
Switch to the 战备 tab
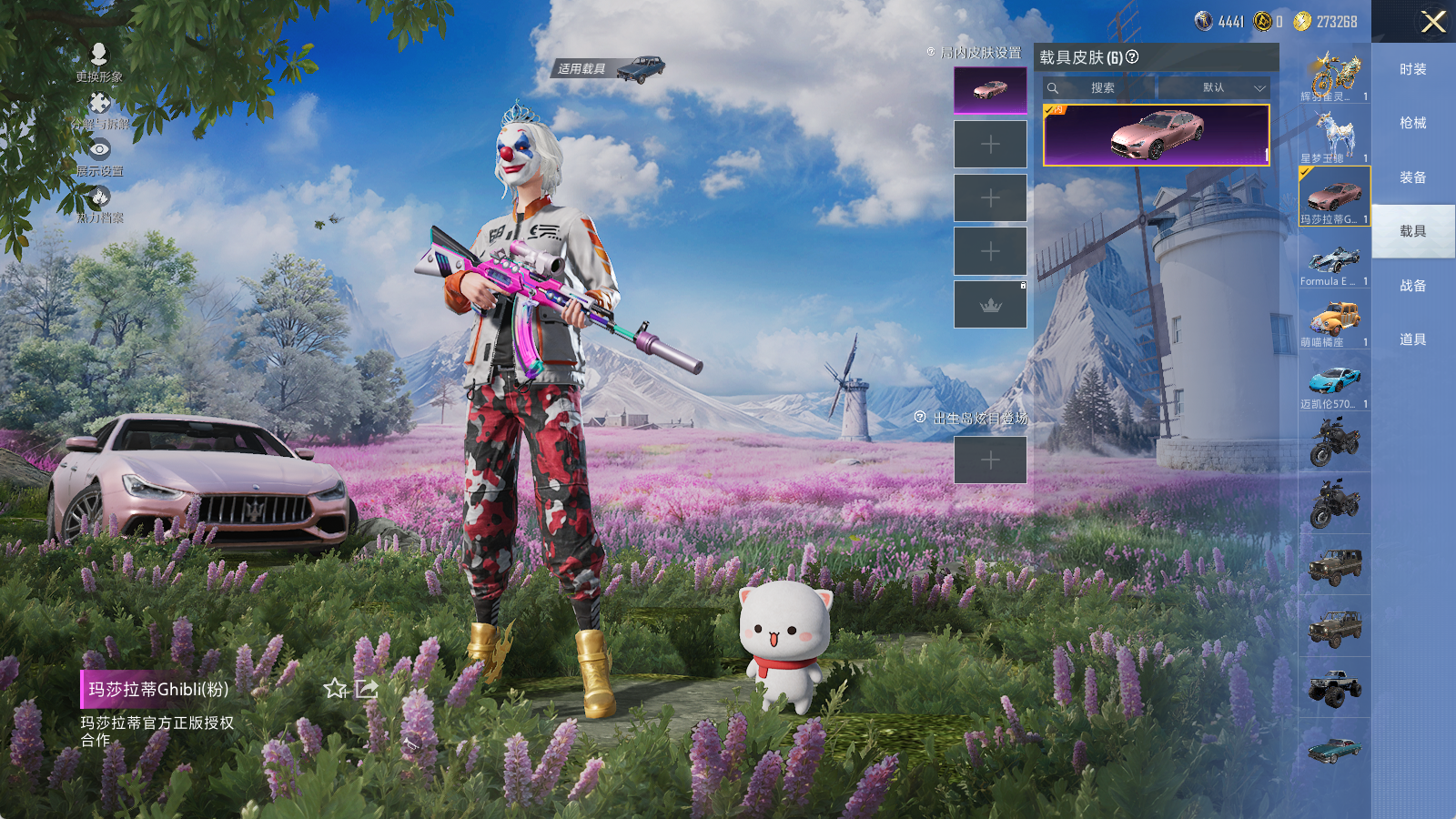(1412, 286)
